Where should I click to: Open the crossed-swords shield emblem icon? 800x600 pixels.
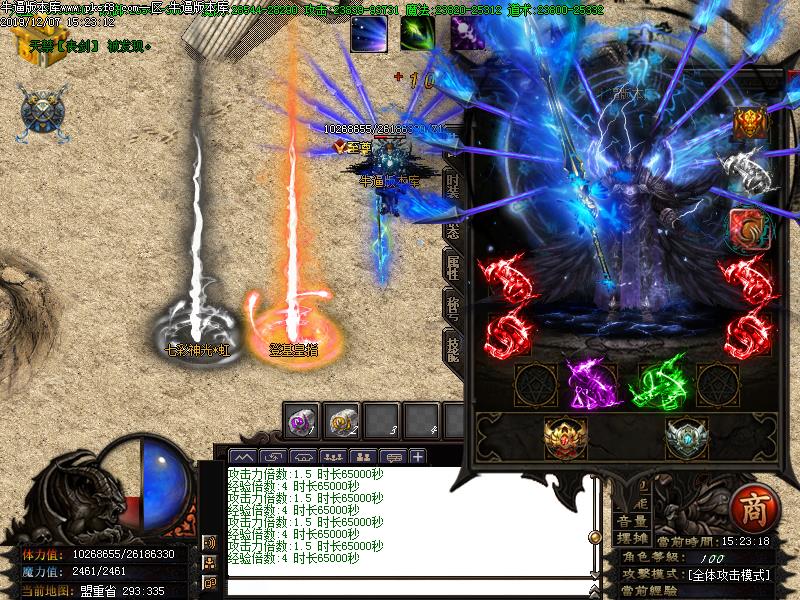pos(42,109)
